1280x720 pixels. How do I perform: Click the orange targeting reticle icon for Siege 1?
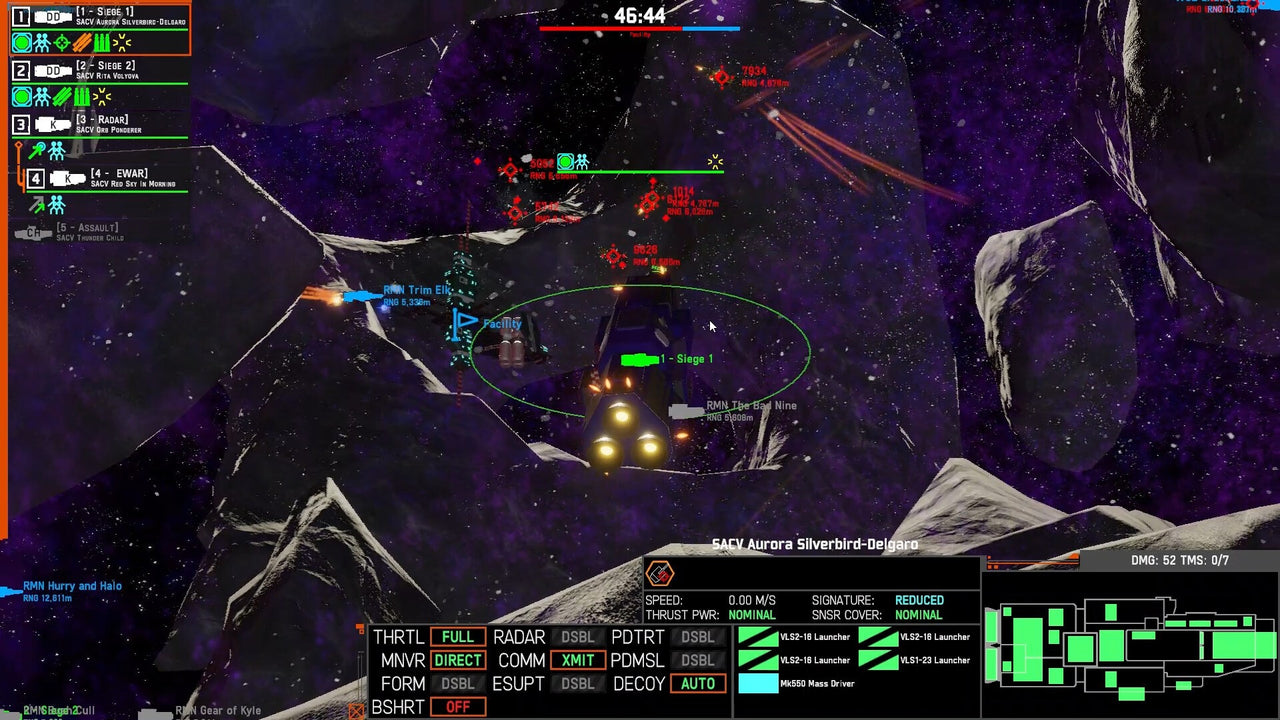(x=60, y=41)
